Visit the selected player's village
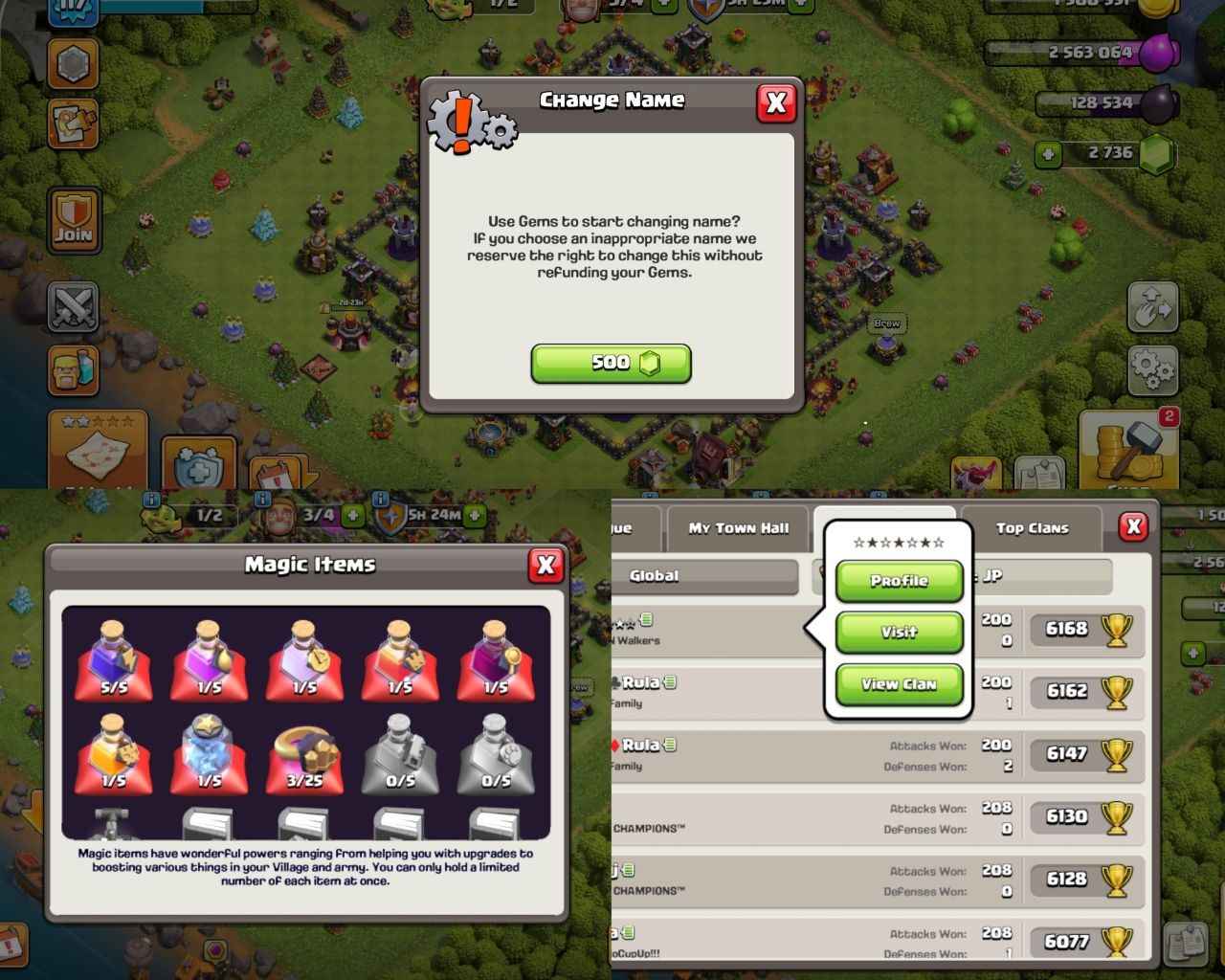 [899, 632]
